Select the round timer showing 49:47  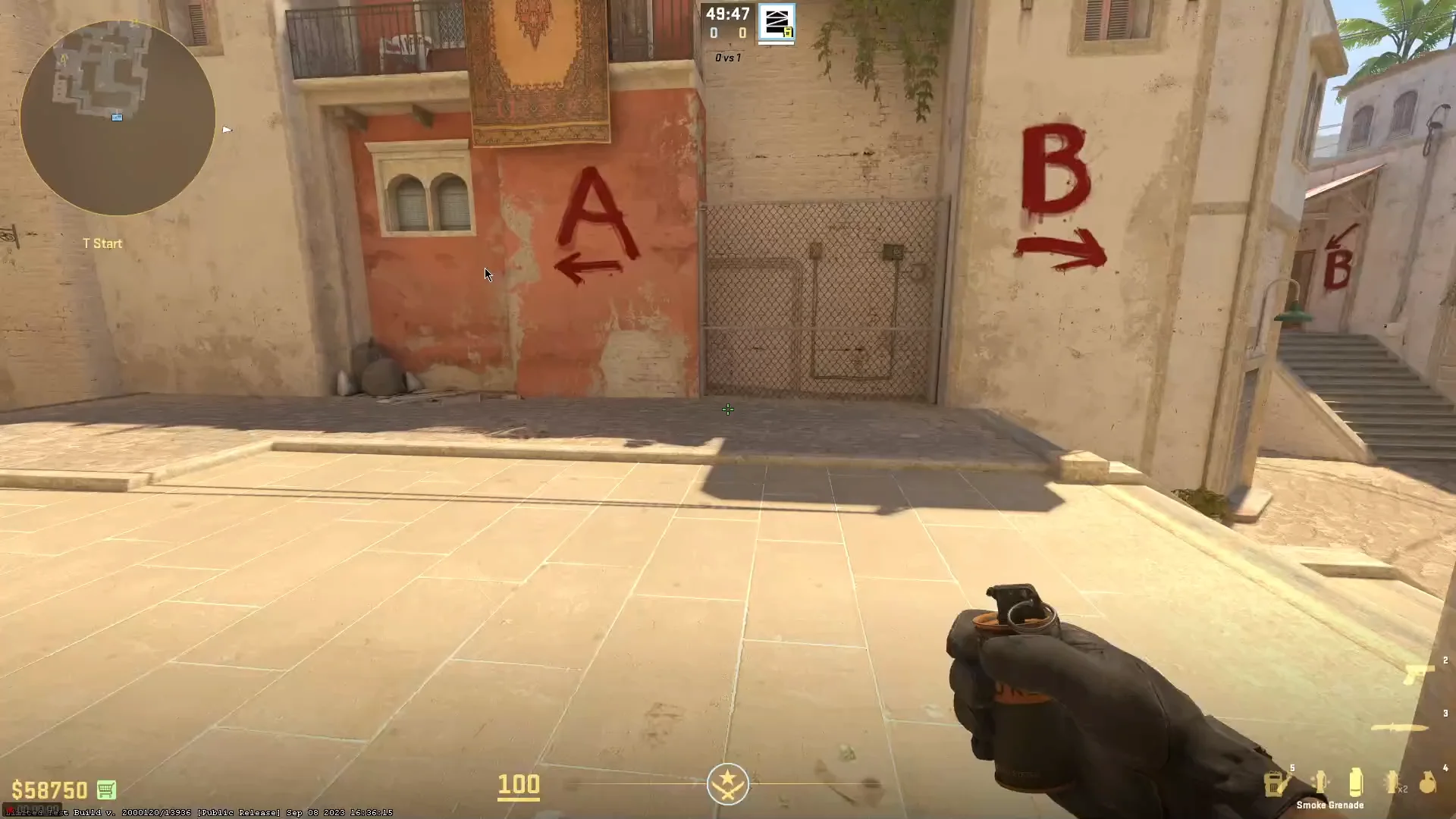point(726,14)
